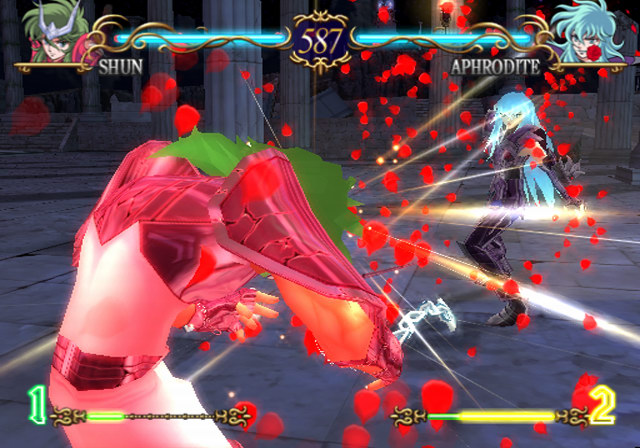Viewport: 640px width, 448px height.
Task: Select the green player 1 indicator
Action: (x=36, y=405)
